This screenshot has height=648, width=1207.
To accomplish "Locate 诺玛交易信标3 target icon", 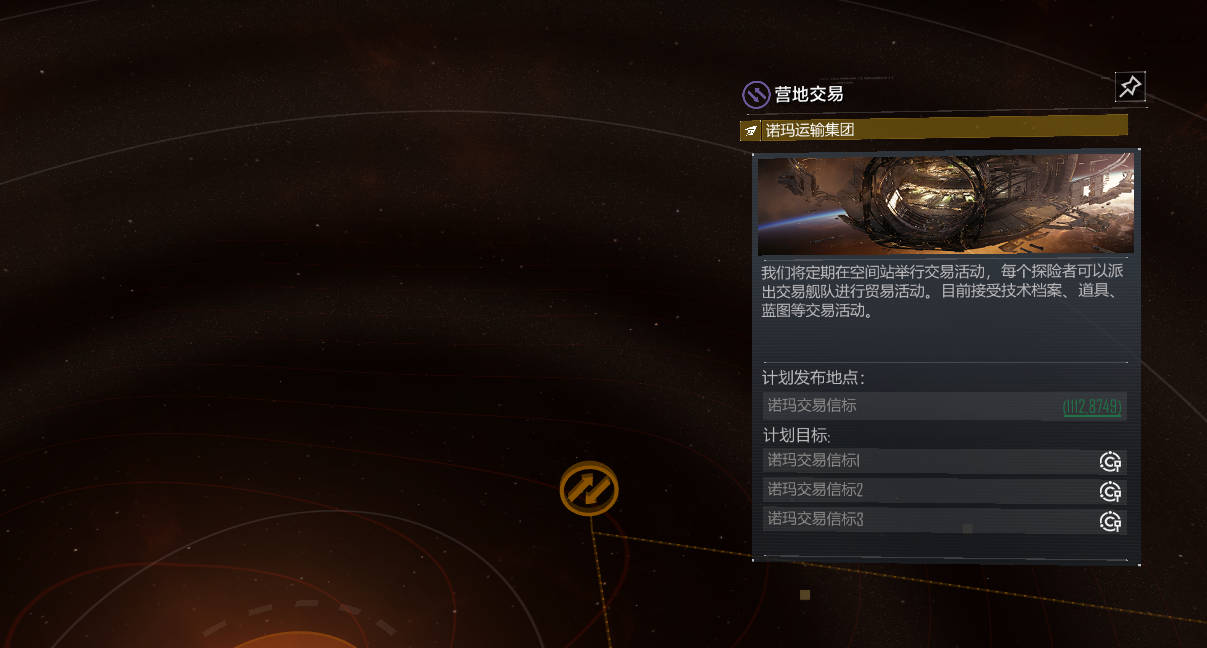I will pos(1110,521).
